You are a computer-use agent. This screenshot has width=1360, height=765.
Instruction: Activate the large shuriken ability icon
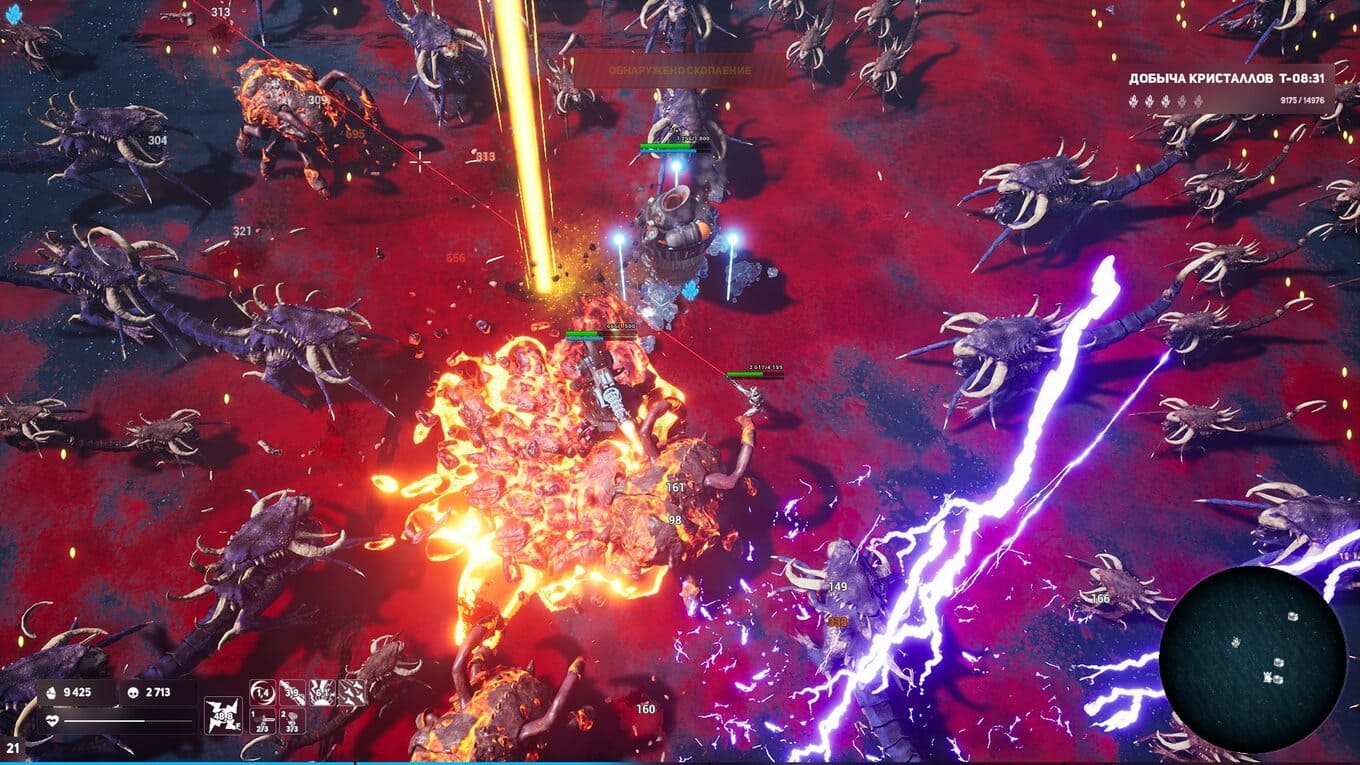(223, 716)
